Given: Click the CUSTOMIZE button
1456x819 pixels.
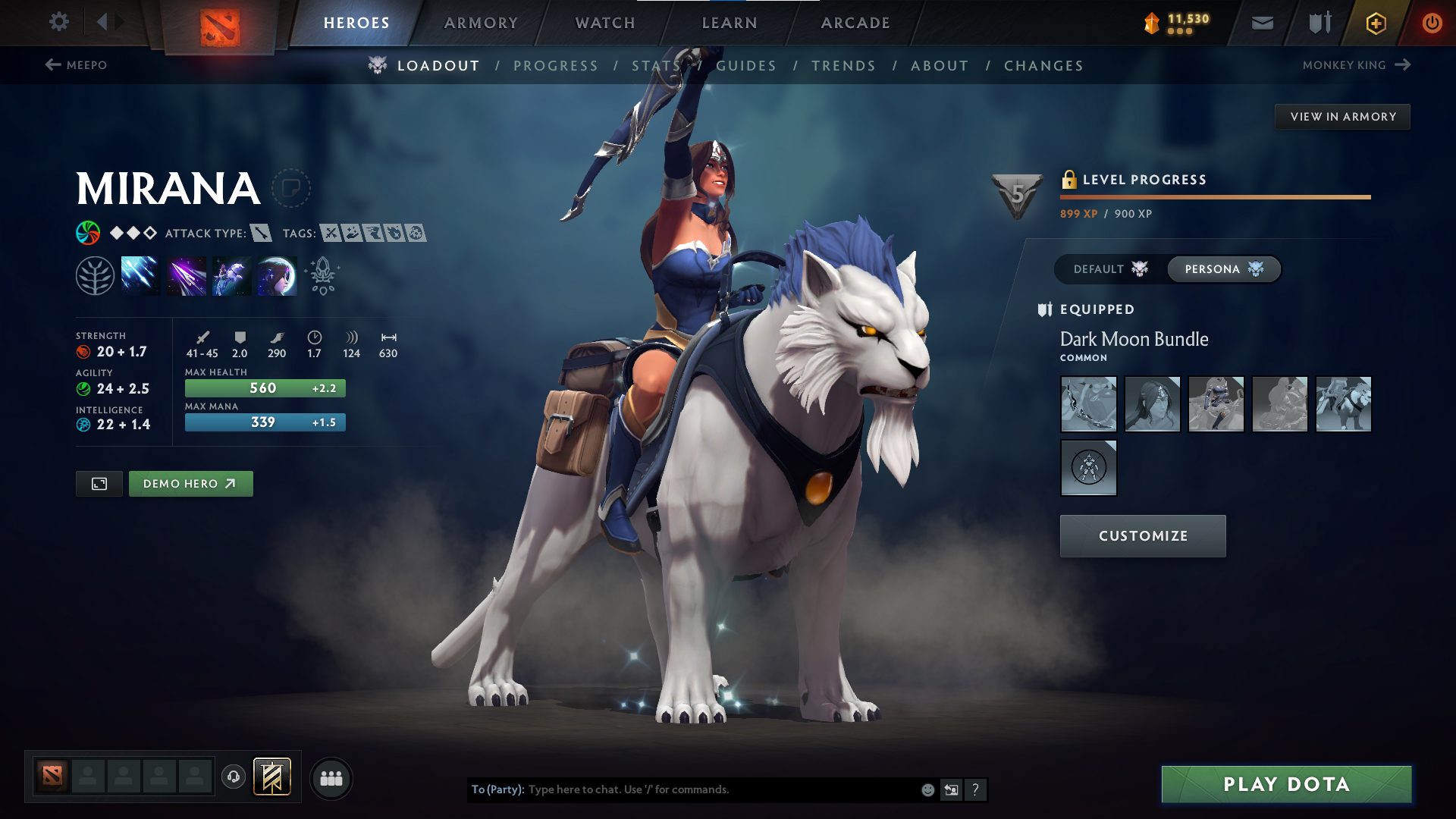Looking at the screenshot, I should tap(1142, 535).
